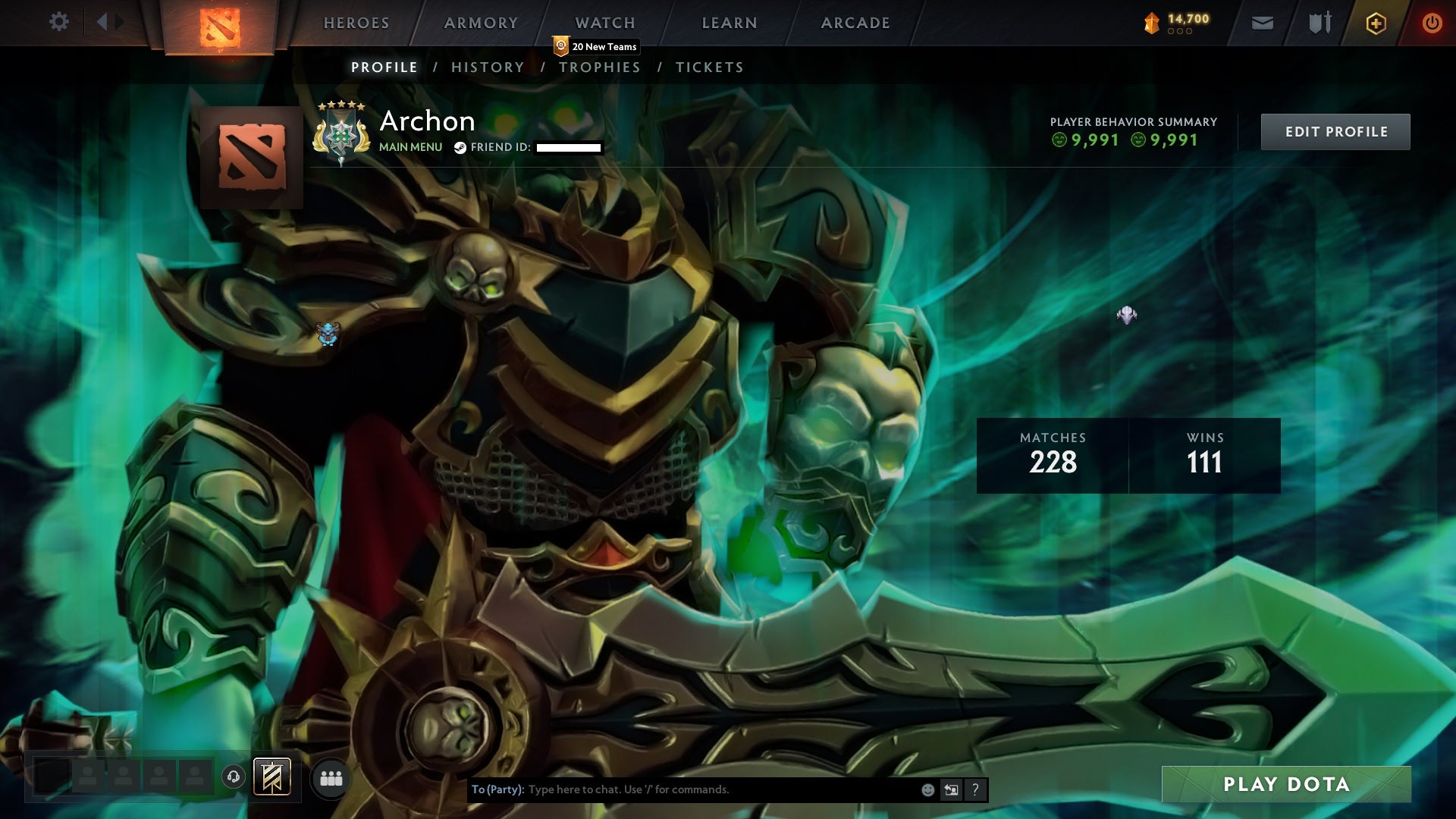The width and height of the screenshot is (1456, 819).
Task: Open the ARCADE menu item
Action: coord(855,23)
